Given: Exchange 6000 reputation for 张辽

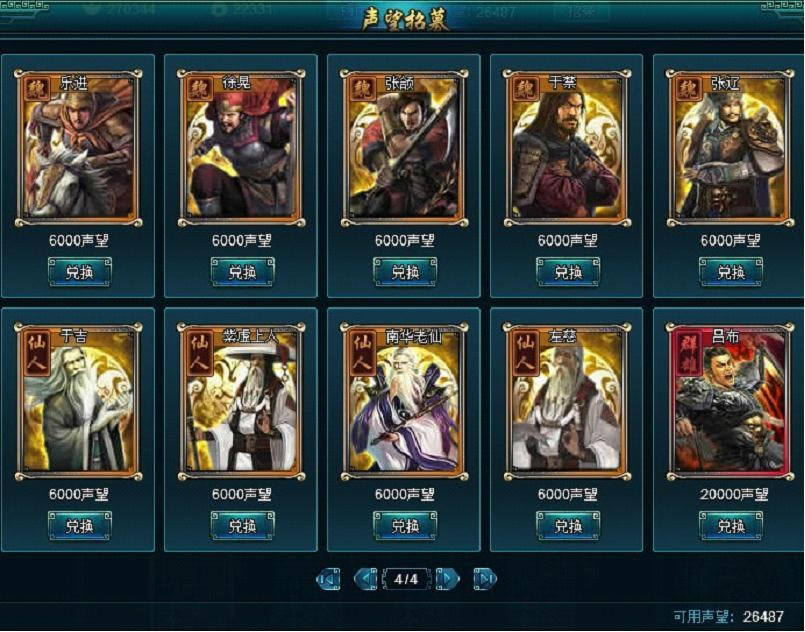Looking at the screenshot, I should (x=731, y=271).
